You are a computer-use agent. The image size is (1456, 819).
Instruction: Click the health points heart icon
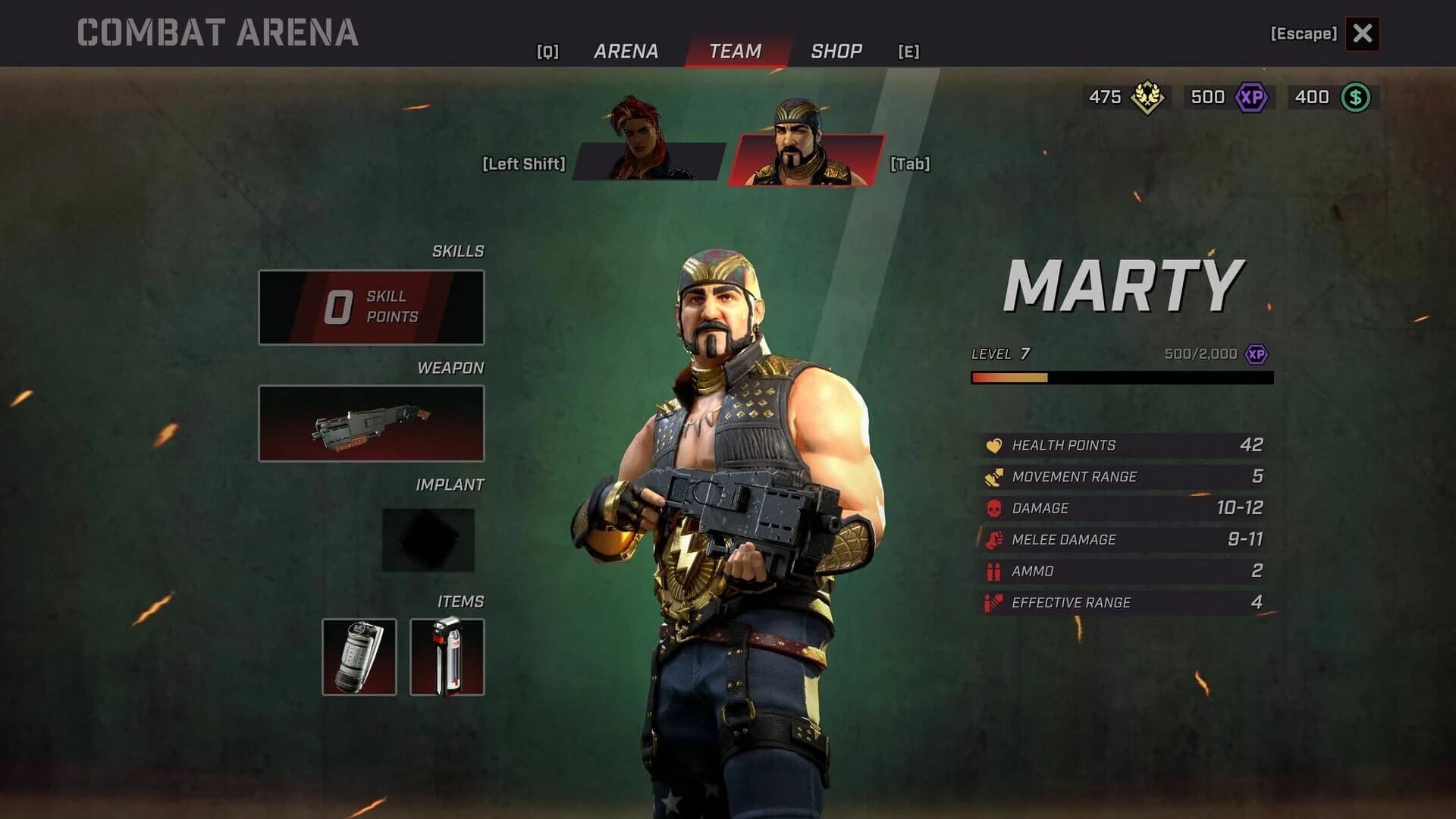(x=995, y=445)
